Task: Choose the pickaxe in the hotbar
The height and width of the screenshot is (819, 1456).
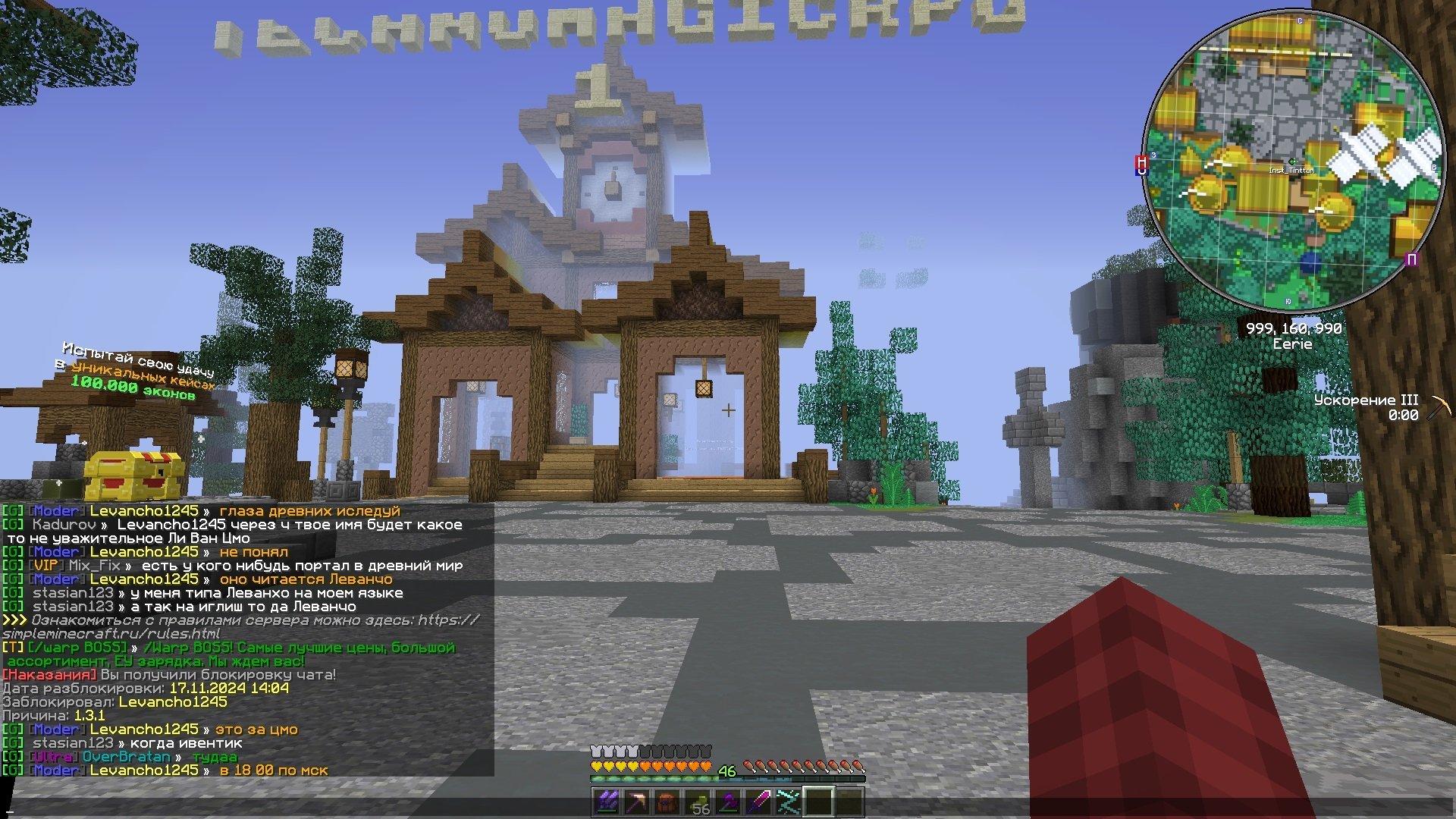Action: [x=638, y=802]
